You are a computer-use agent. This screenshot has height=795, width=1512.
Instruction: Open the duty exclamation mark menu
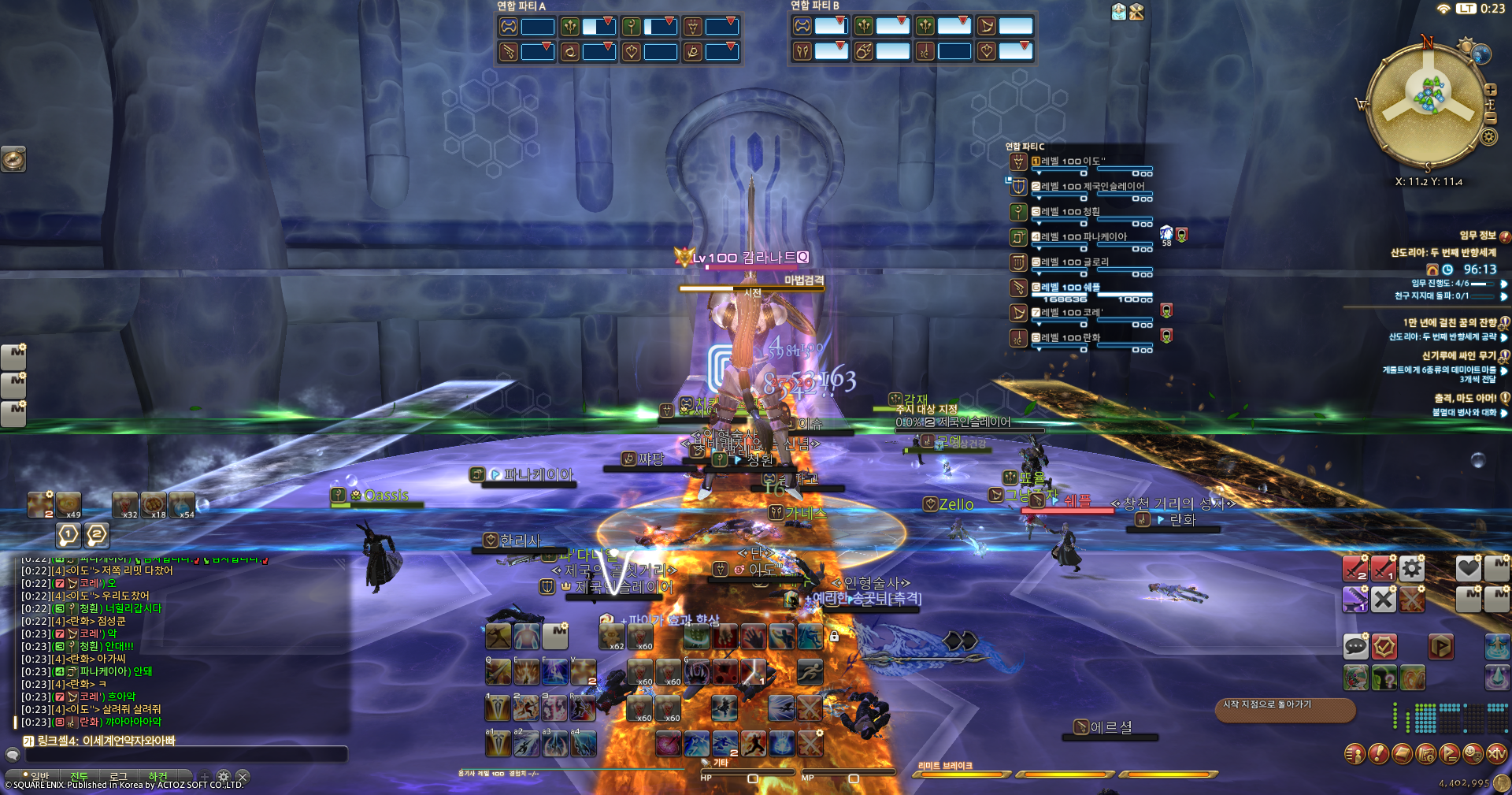(1378, 754)
